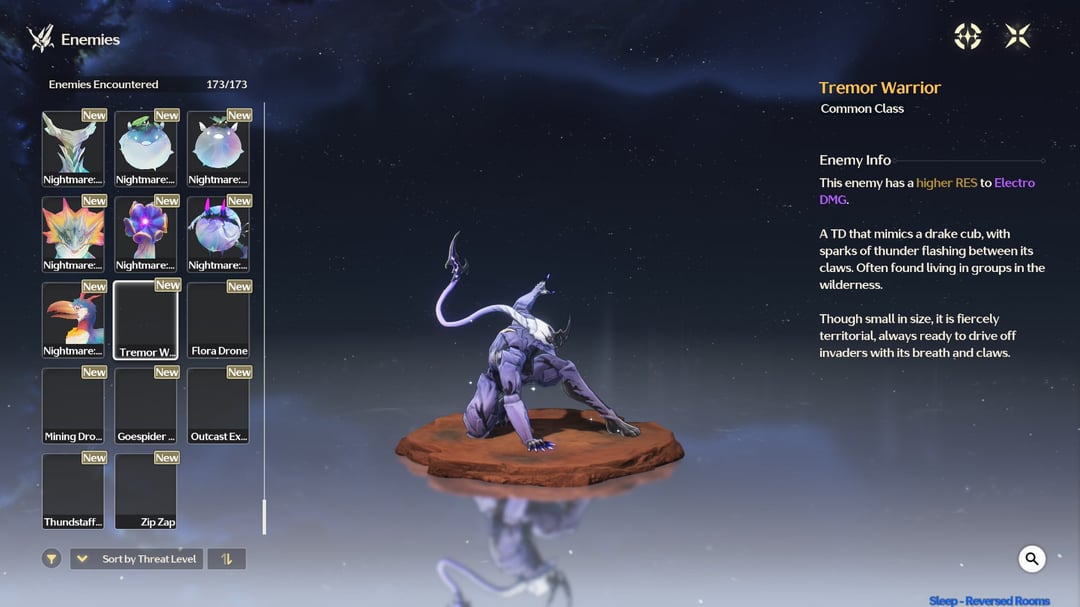
Task: Open the Thundstaff enemy entry
Action: point(73,491)
